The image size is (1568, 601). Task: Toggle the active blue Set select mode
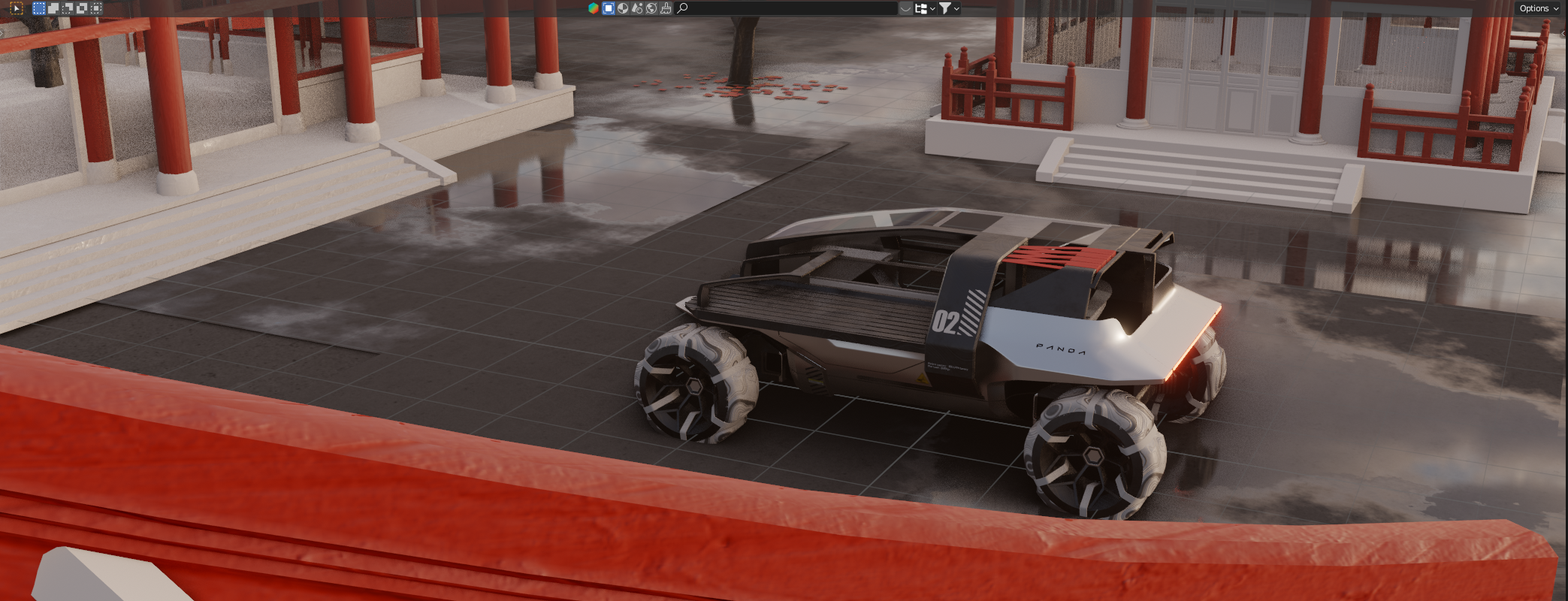coord(39,8)
